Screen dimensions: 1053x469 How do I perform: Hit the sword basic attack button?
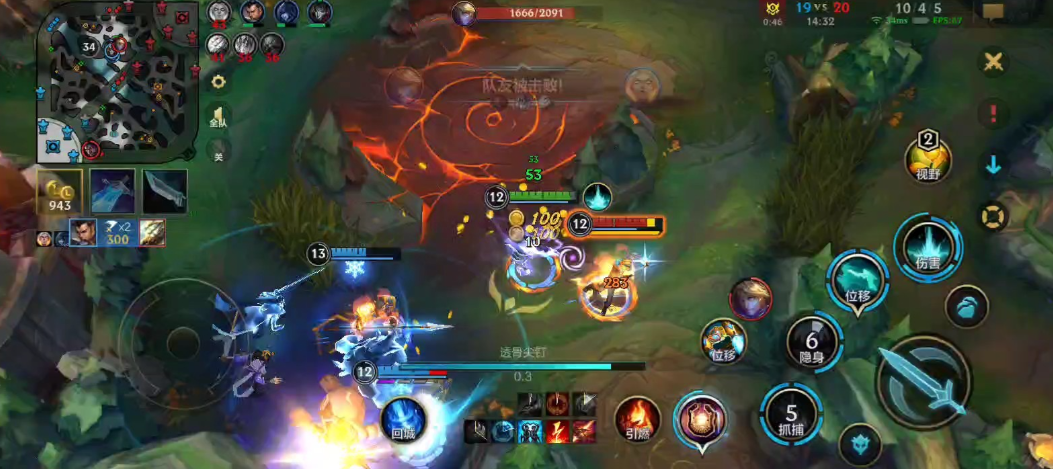click(x=922, y=381)
